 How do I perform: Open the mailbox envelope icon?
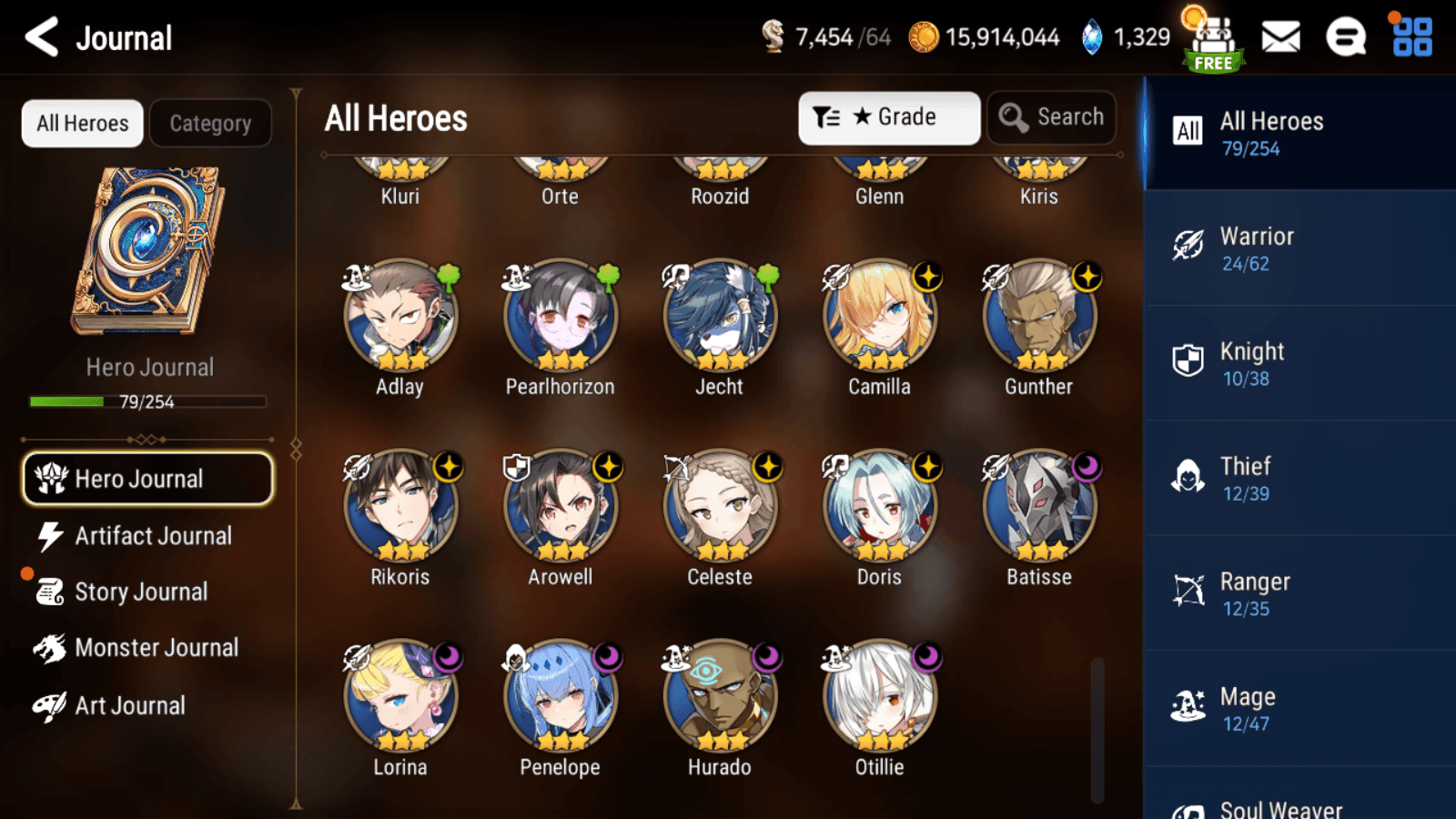pyautogui.click(x=1280, y=37)
